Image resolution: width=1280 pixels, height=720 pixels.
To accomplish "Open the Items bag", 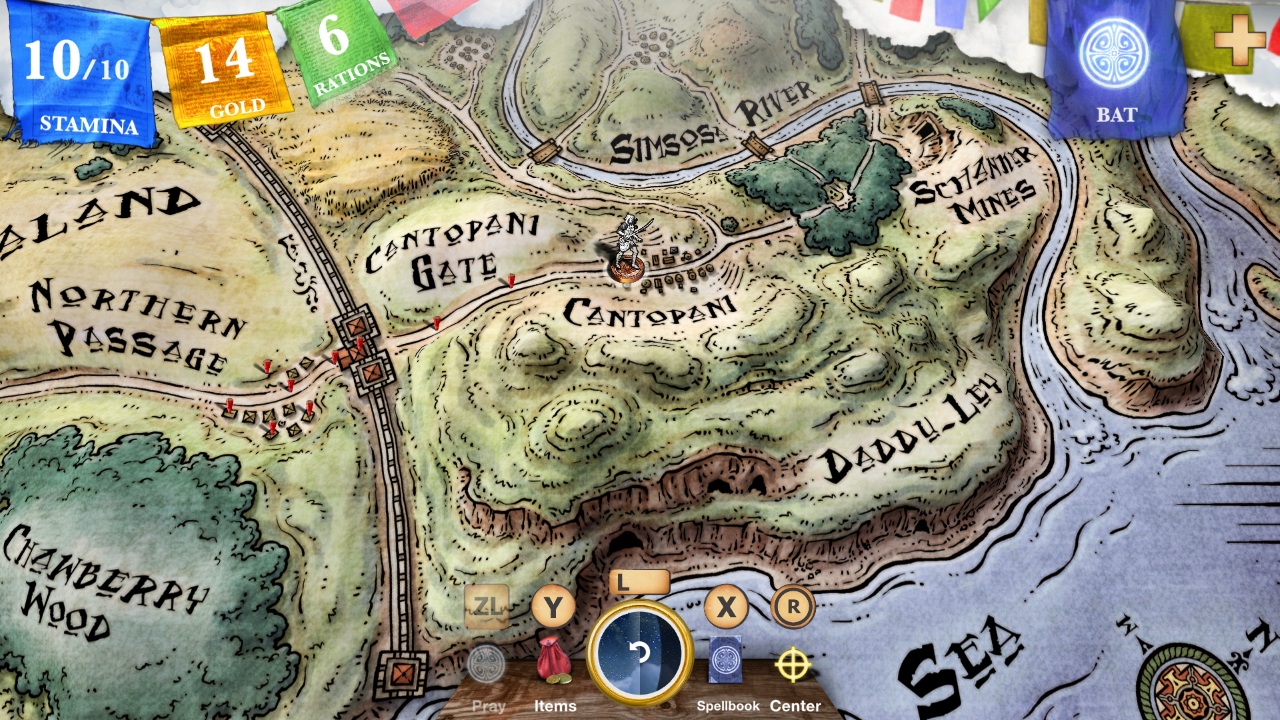I will (x=554, y=659).
